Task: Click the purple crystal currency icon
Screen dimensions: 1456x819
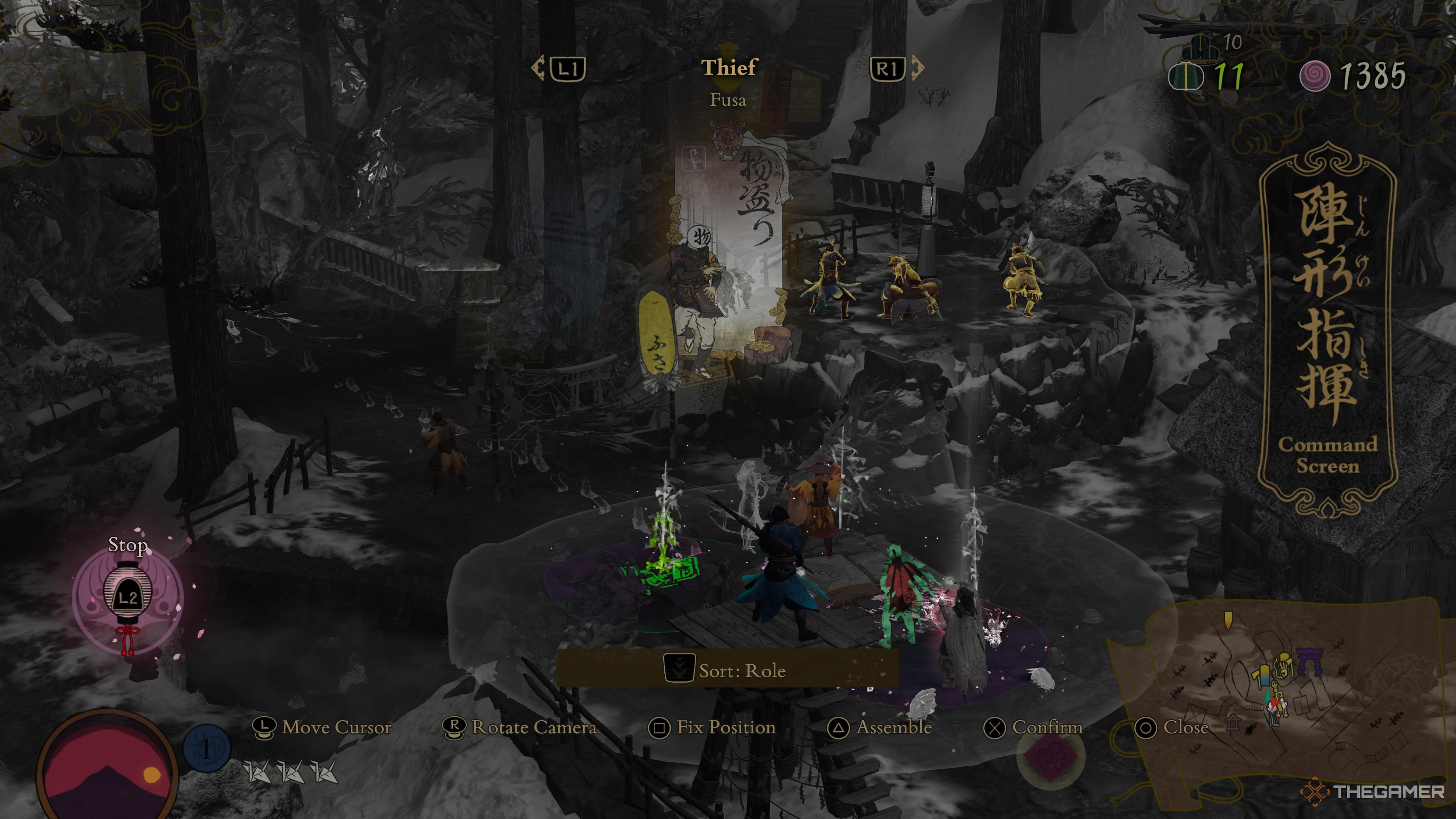Action: tap(1313, 76)
